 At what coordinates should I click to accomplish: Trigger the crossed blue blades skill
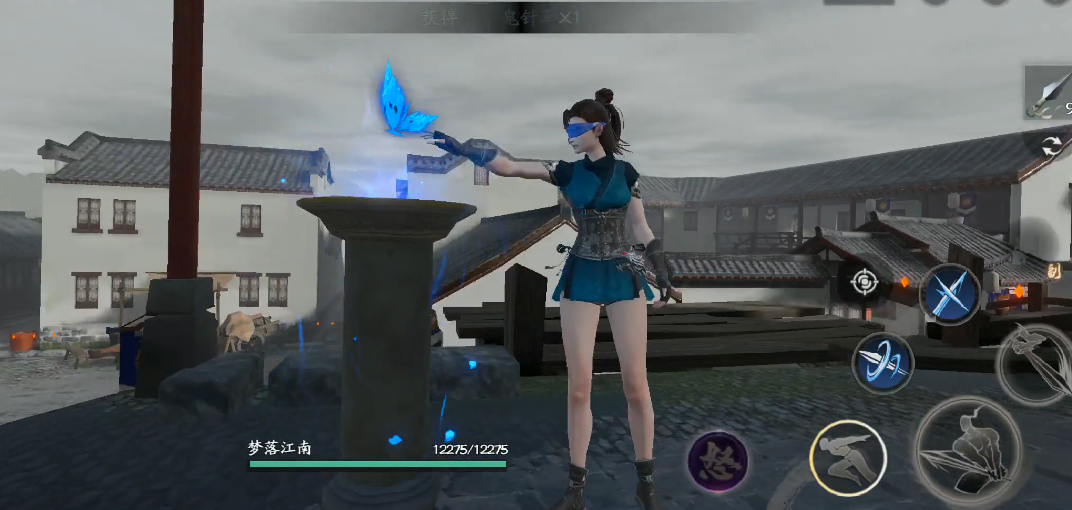(949, 294)
